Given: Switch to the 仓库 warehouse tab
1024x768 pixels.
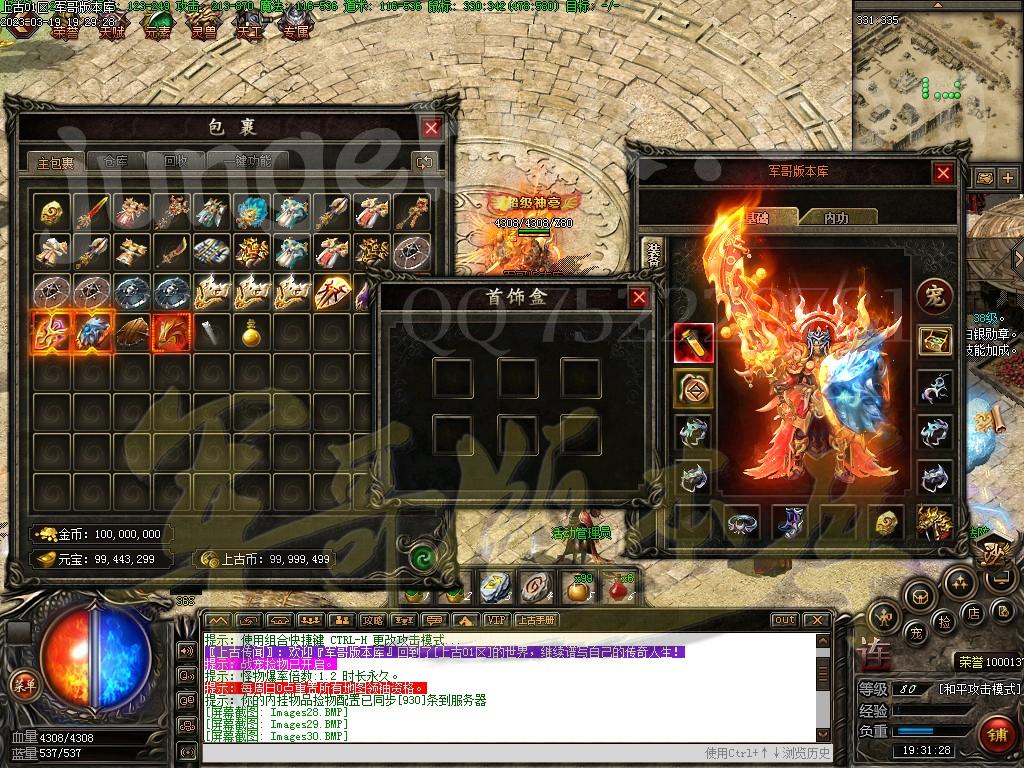Looking at the screenshot, I should [x=108, y=161].
